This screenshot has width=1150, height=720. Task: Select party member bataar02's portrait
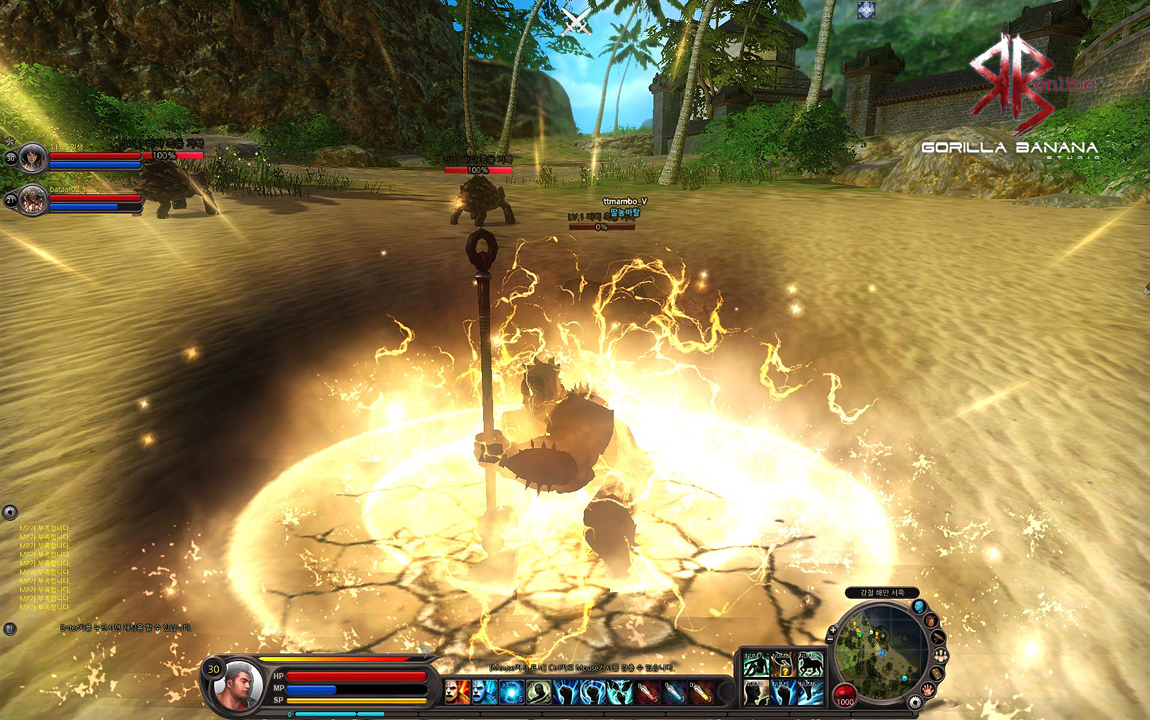(x=33, y=199)
